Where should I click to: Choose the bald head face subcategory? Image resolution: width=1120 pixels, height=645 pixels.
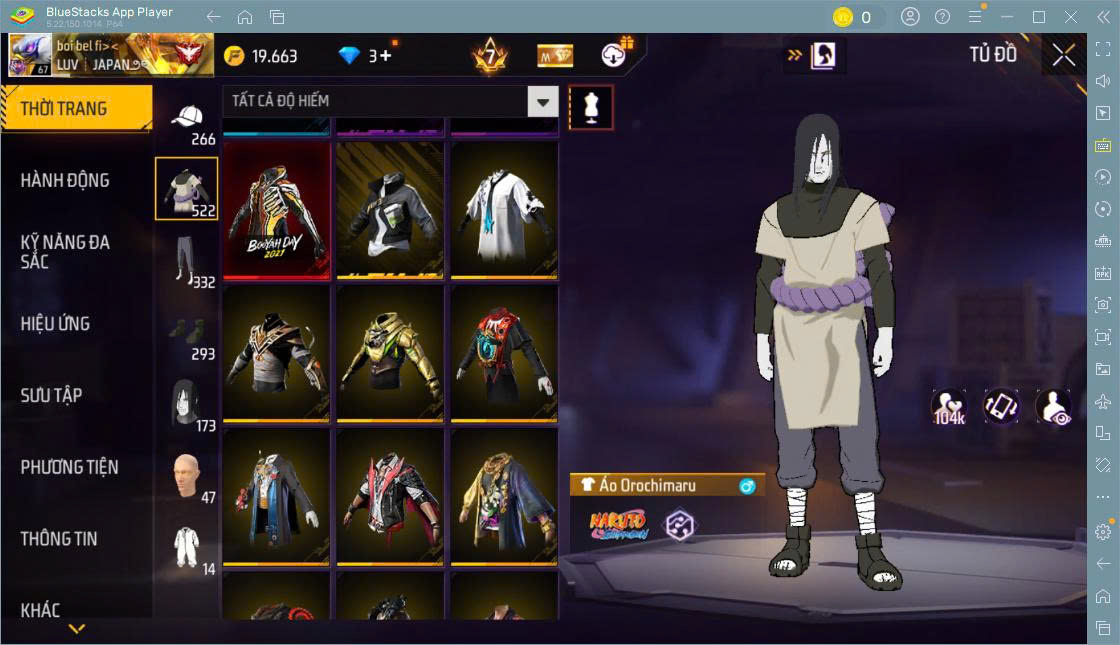[186, 476]
